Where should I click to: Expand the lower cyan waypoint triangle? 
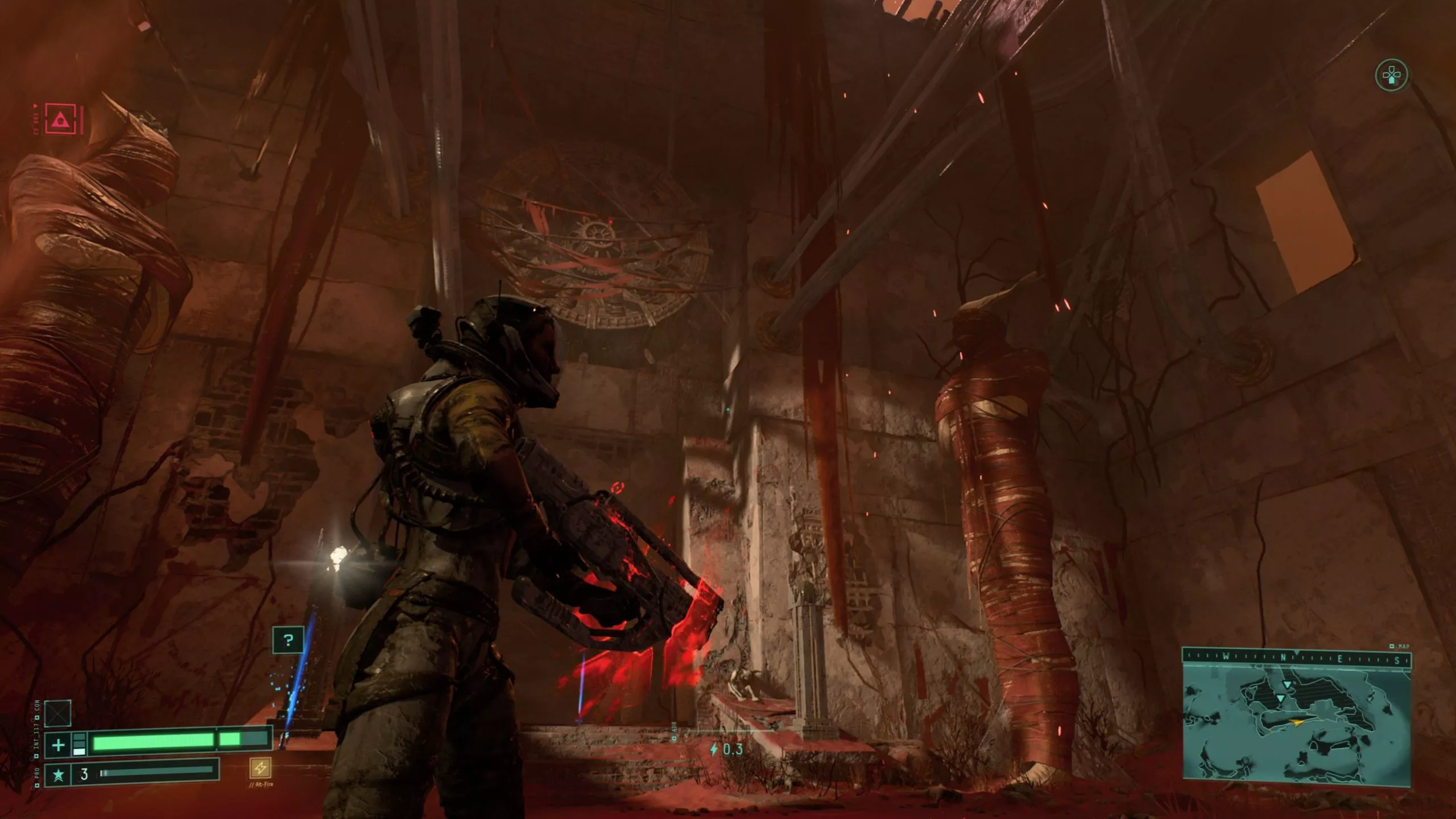click(x=1281, y=698)
